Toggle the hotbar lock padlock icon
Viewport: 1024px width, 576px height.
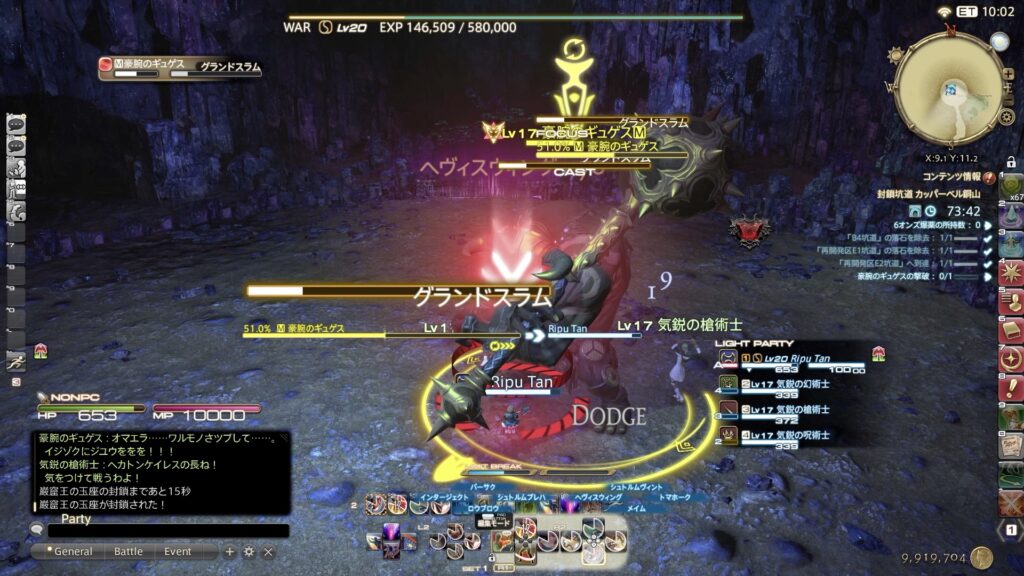click(x=1011, y=162)
